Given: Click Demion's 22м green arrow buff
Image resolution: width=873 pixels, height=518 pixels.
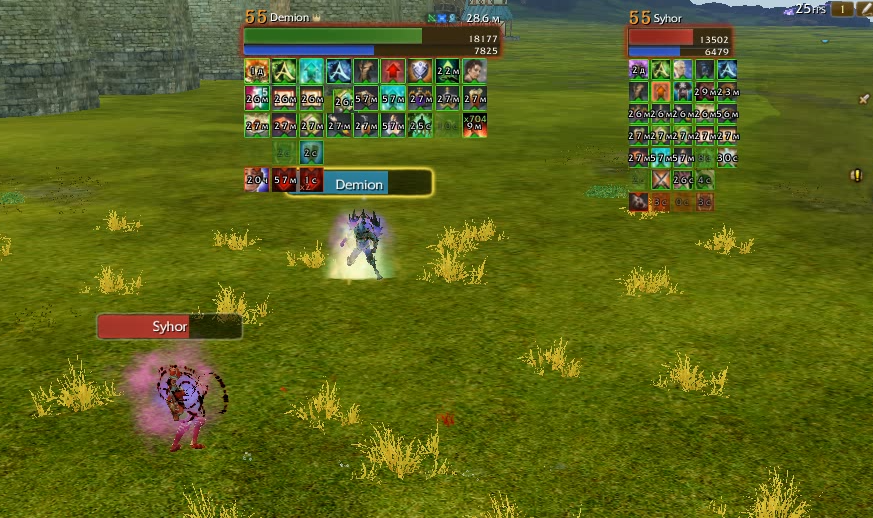Looking at the screenshot, I should tap(447, 71).
